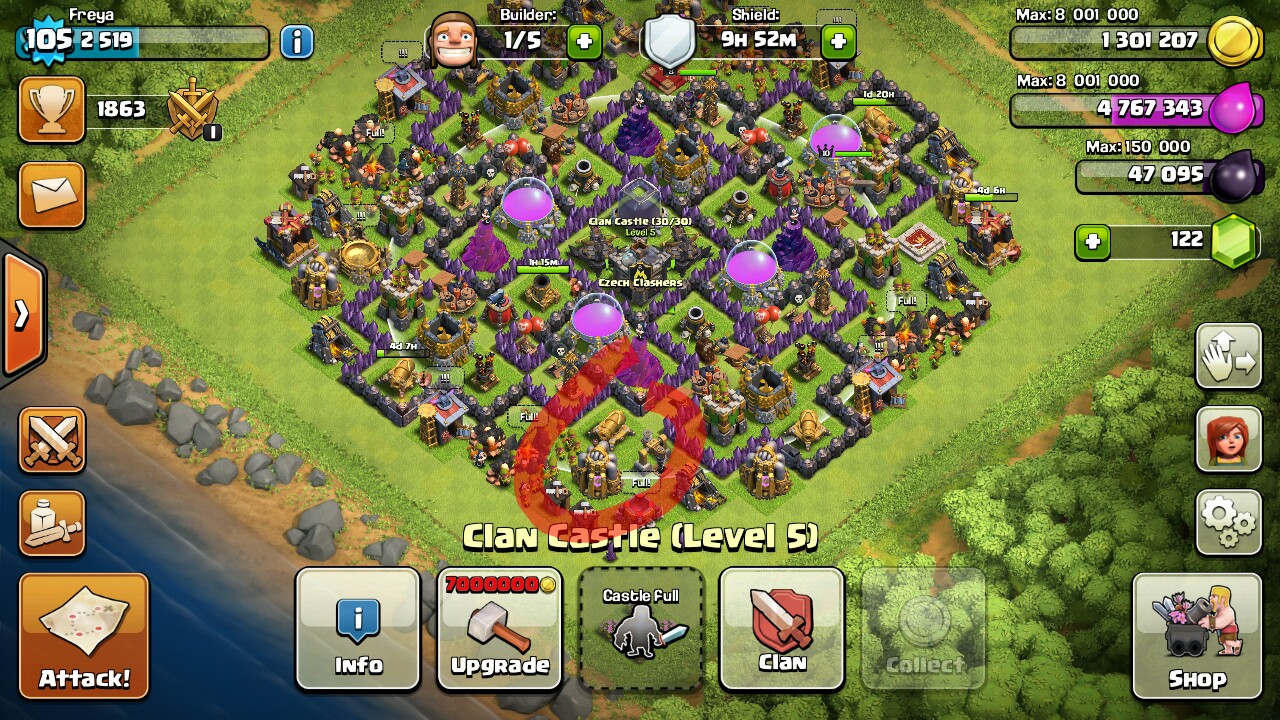1280x720 pixels.
Task: View Clan Castle Info
Action: 358,629
